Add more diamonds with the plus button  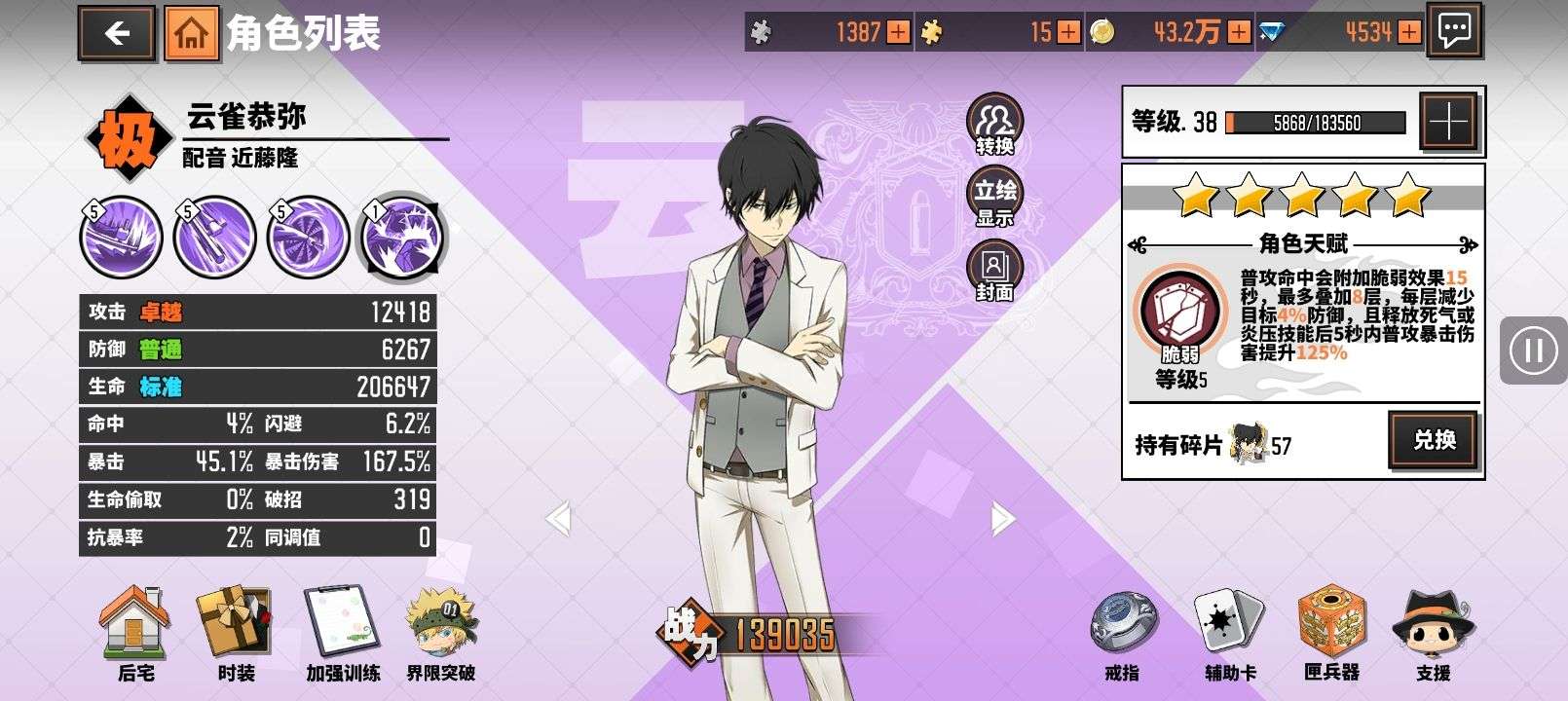tap(1409, 33)
